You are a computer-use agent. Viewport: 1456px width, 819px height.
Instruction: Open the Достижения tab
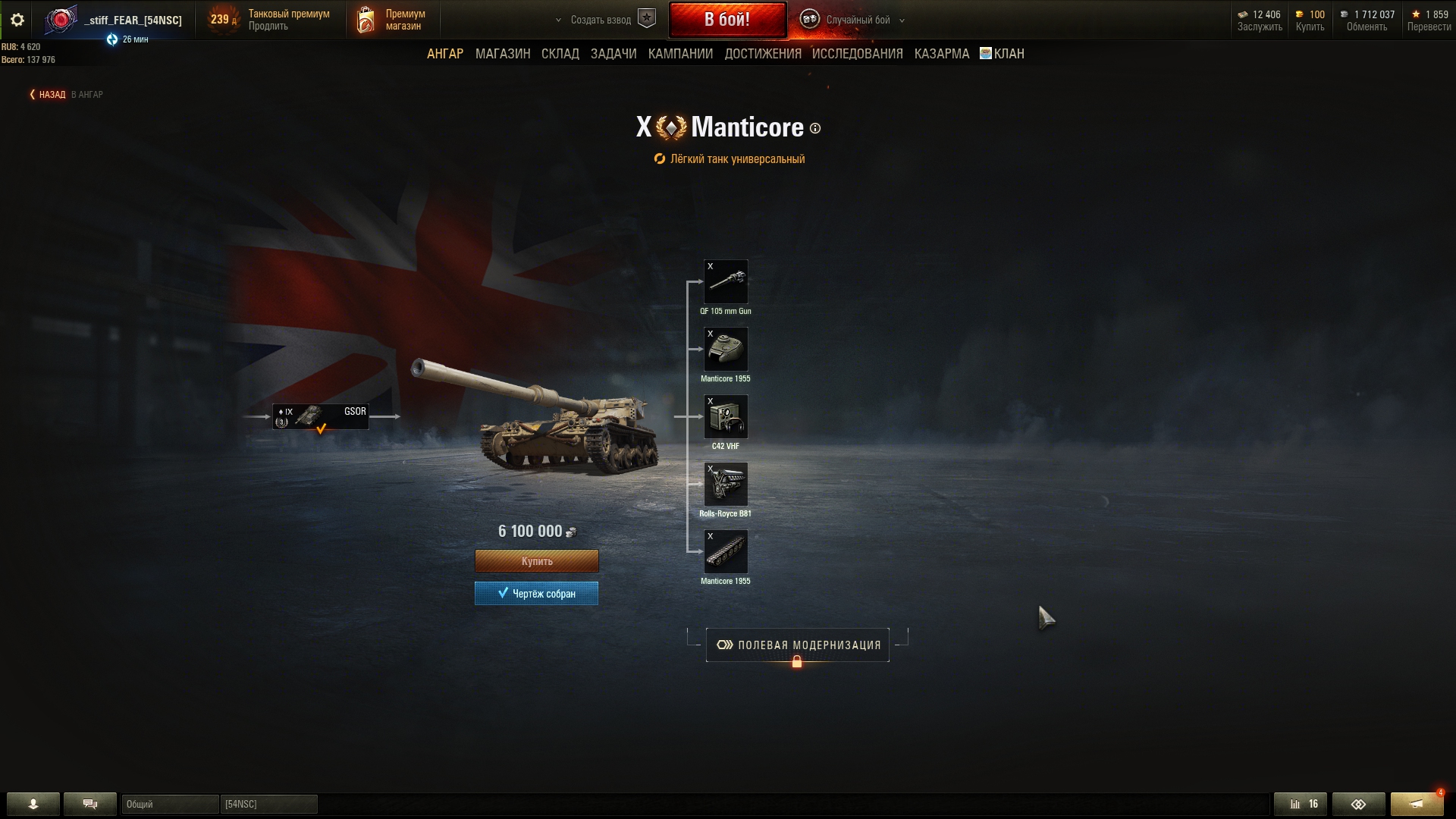click(x=763, y=54)
